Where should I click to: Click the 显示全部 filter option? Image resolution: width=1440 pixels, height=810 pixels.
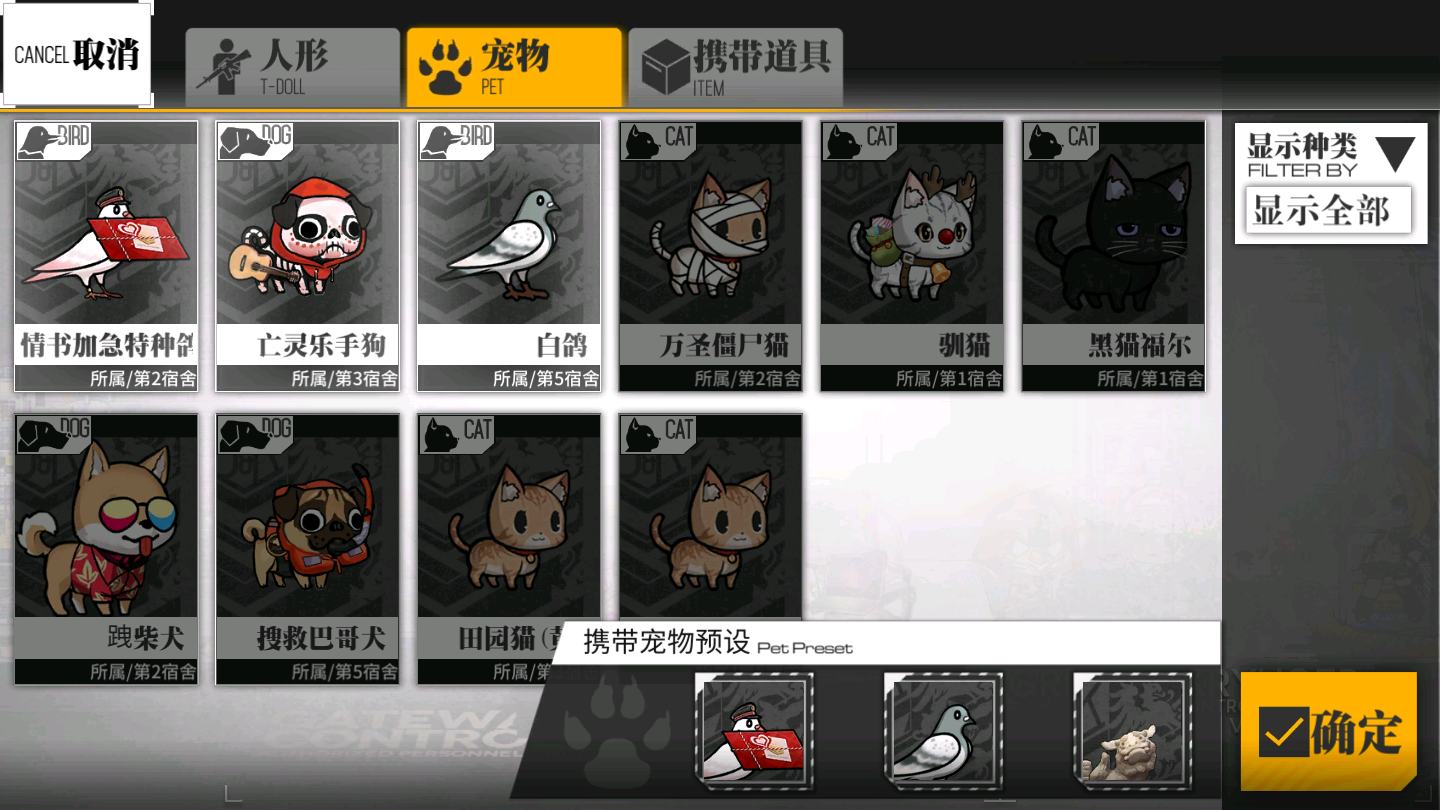point(1326,209)
